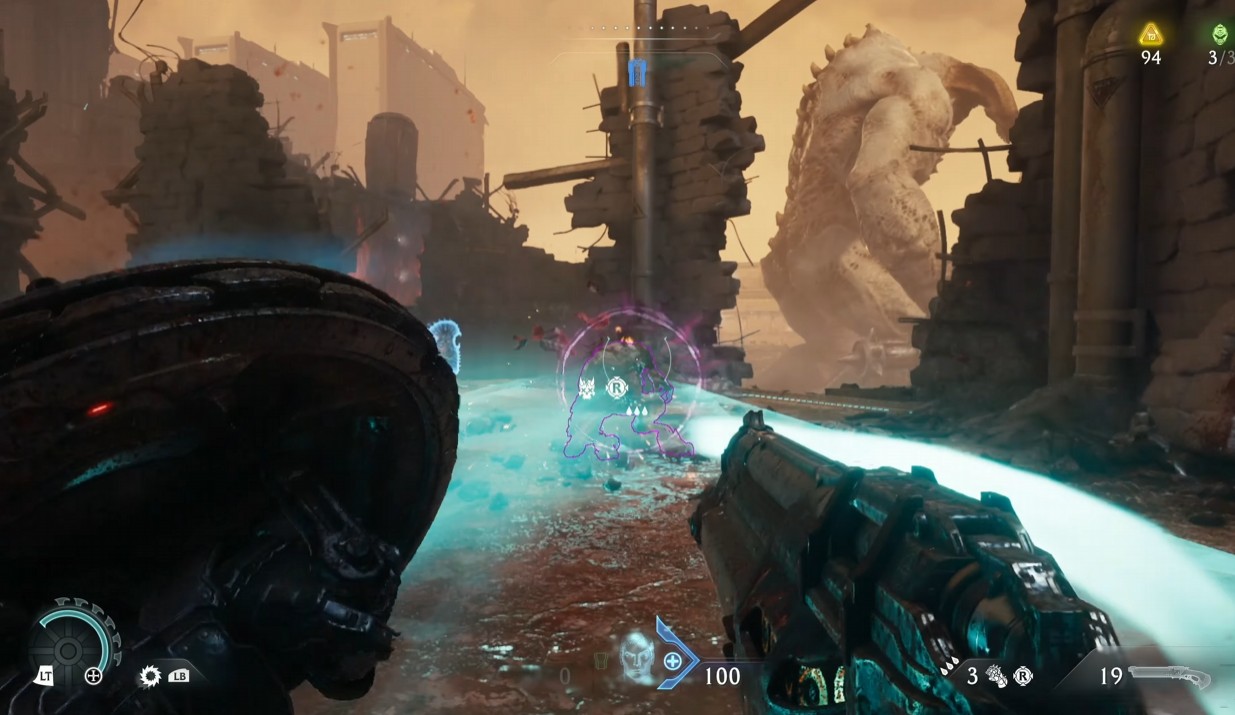
Task: Click the yellow triangle gold currency icon
Action: tap(1151, 35)
